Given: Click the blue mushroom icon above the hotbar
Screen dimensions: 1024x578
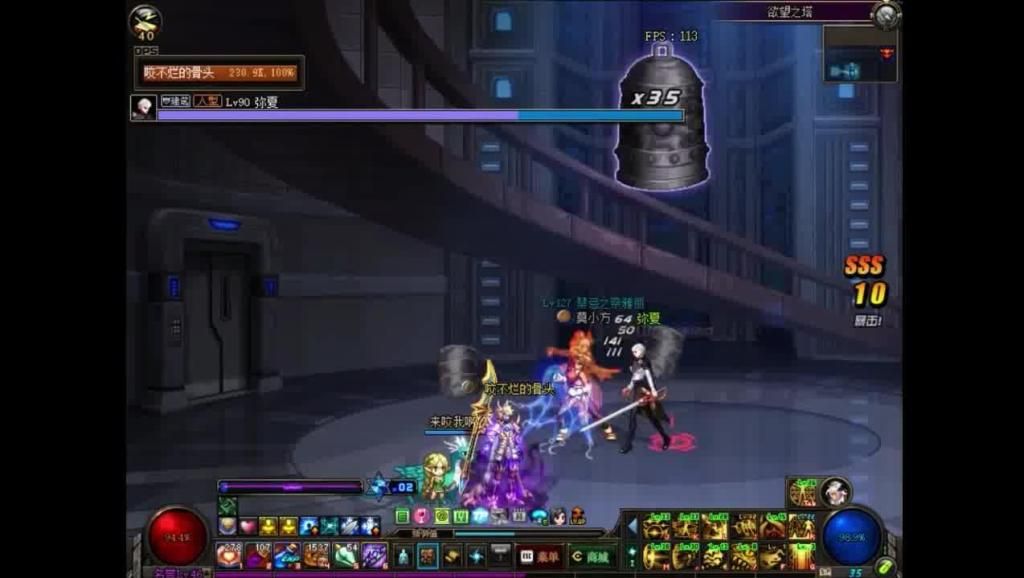Looking at the screenshot, I should (x=540, y=516).
